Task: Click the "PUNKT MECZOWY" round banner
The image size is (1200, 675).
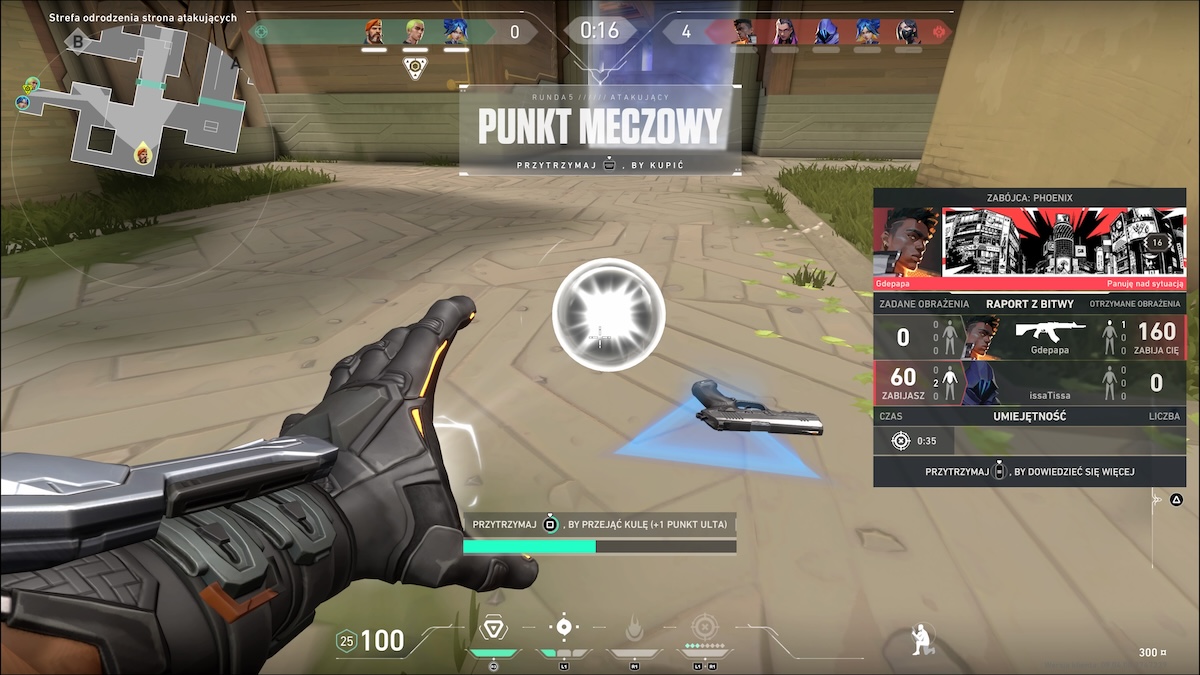Action: 600,126
